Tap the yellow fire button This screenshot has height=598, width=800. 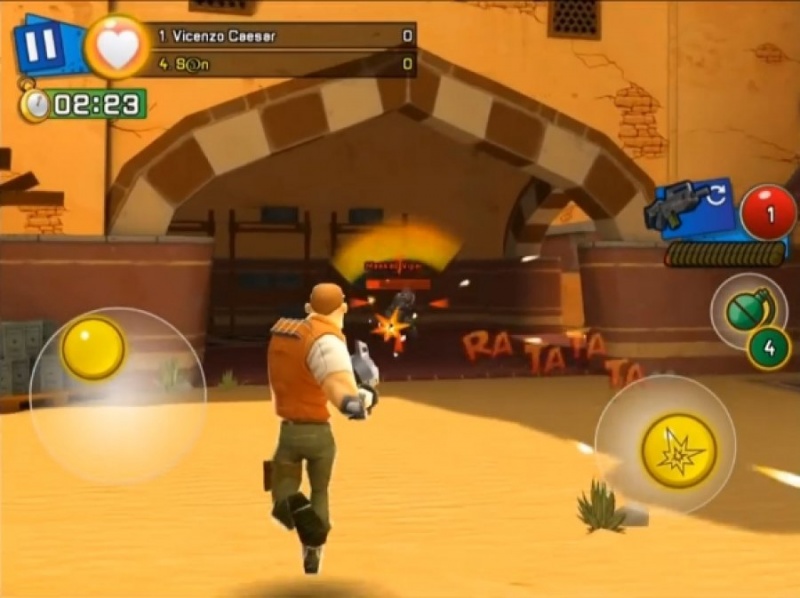click(679, 451)
